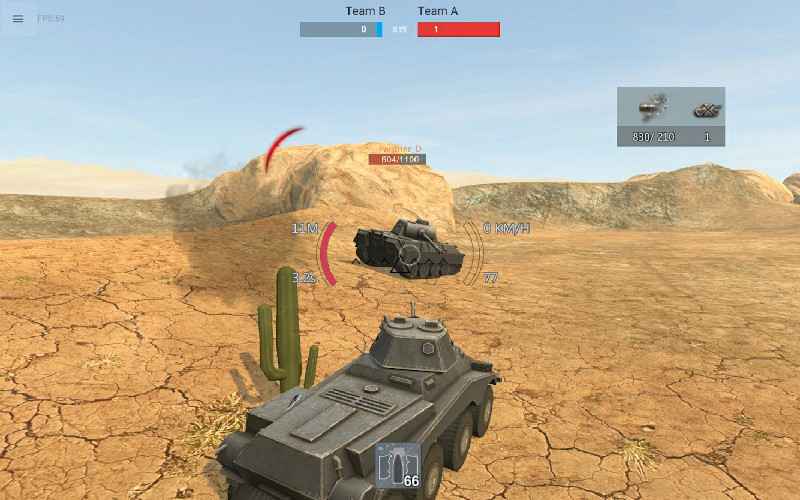Select the shell ammo slot showing 66
Image resolution: width=800 pixels, height=500 pixels.
(x=397, y=466)
